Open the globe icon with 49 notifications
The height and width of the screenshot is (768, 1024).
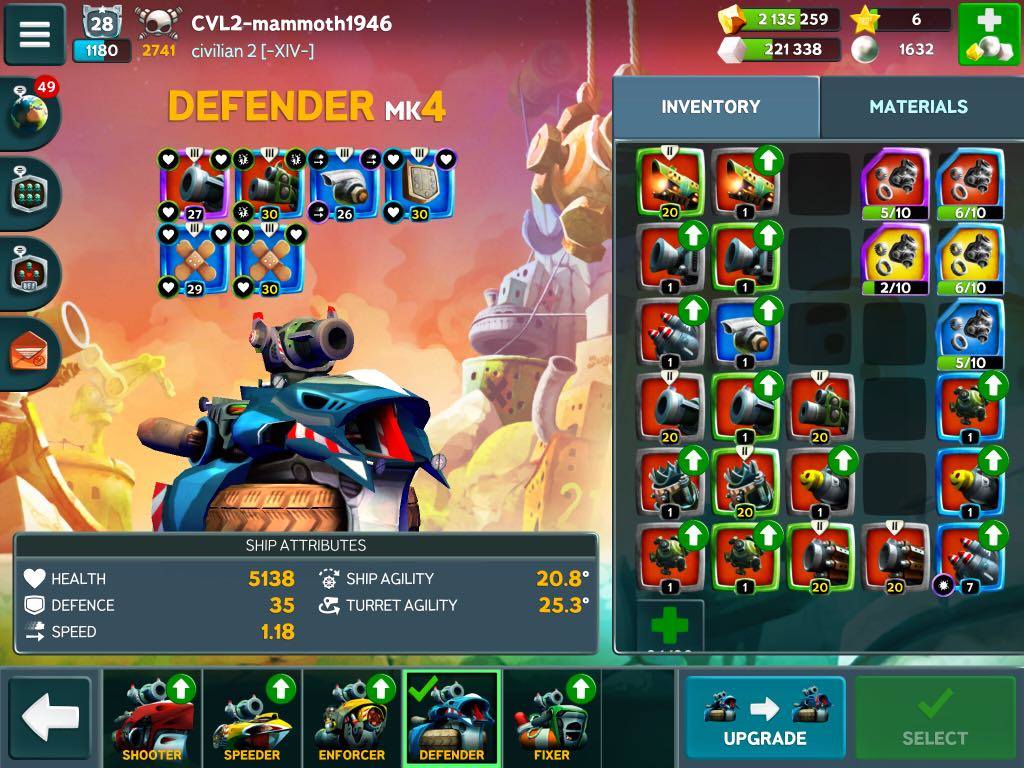(30, 112)
